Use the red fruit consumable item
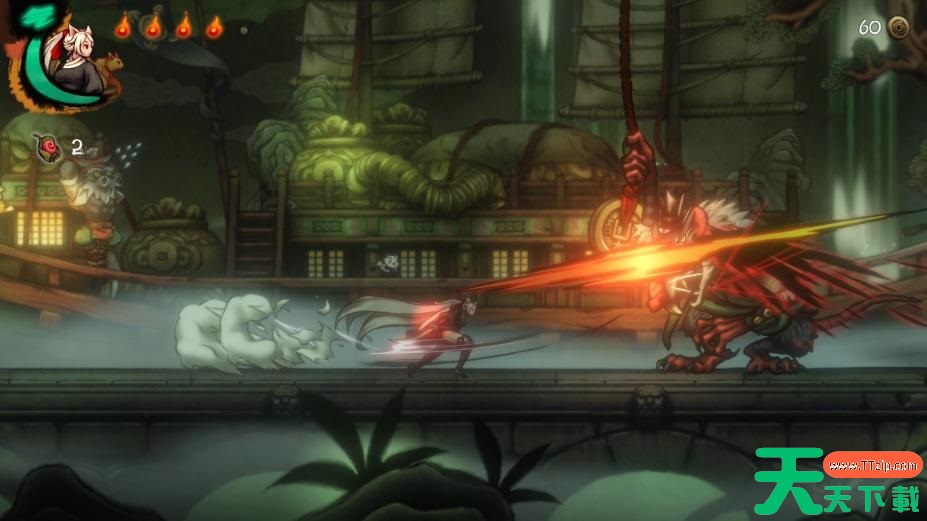 [x=47, y=148]
